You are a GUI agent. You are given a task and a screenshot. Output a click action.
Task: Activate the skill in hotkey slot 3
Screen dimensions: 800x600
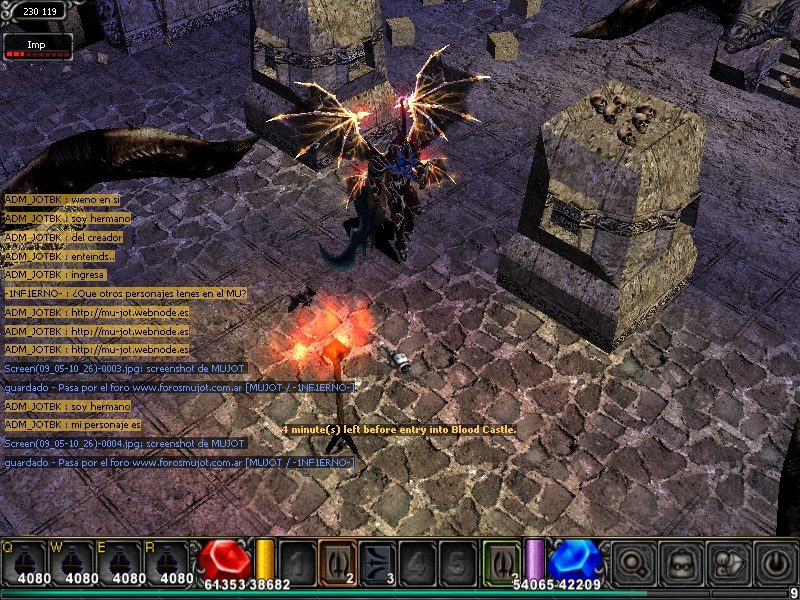(x=377, y=562)
